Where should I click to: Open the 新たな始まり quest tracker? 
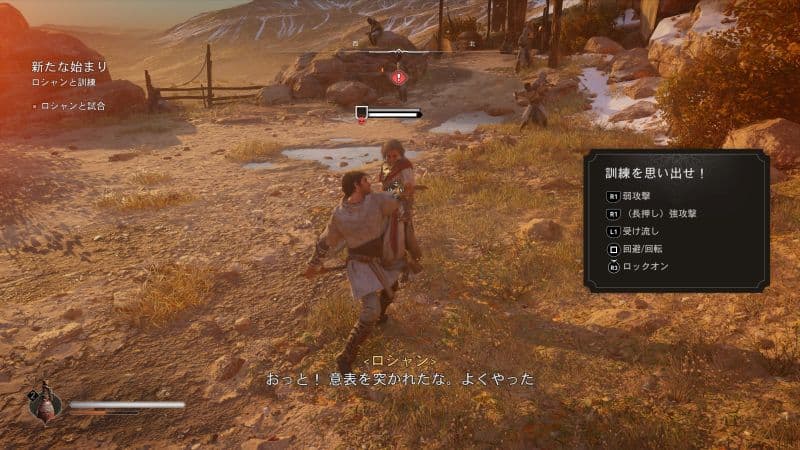pos(67,67)
